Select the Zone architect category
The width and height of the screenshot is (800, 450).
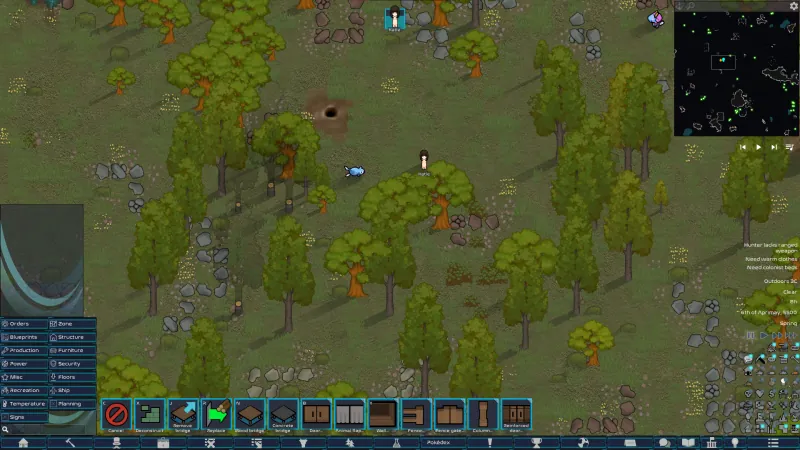73,324
